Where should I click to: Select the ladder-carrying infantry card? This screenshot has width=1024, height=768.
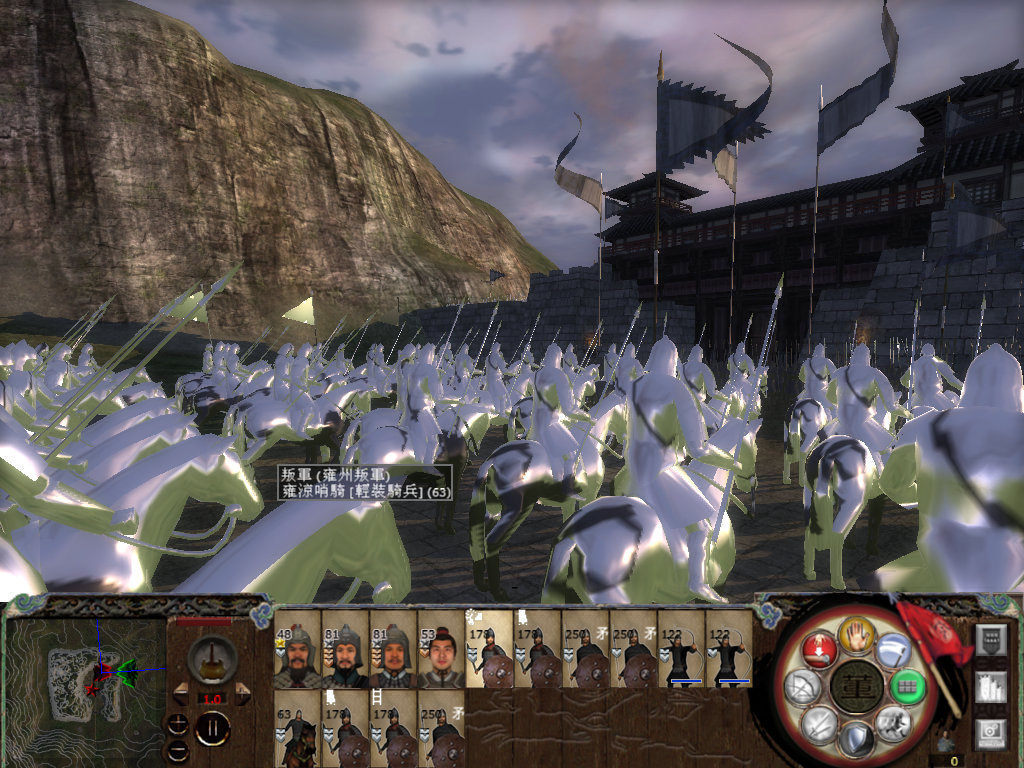pos(393,729)
